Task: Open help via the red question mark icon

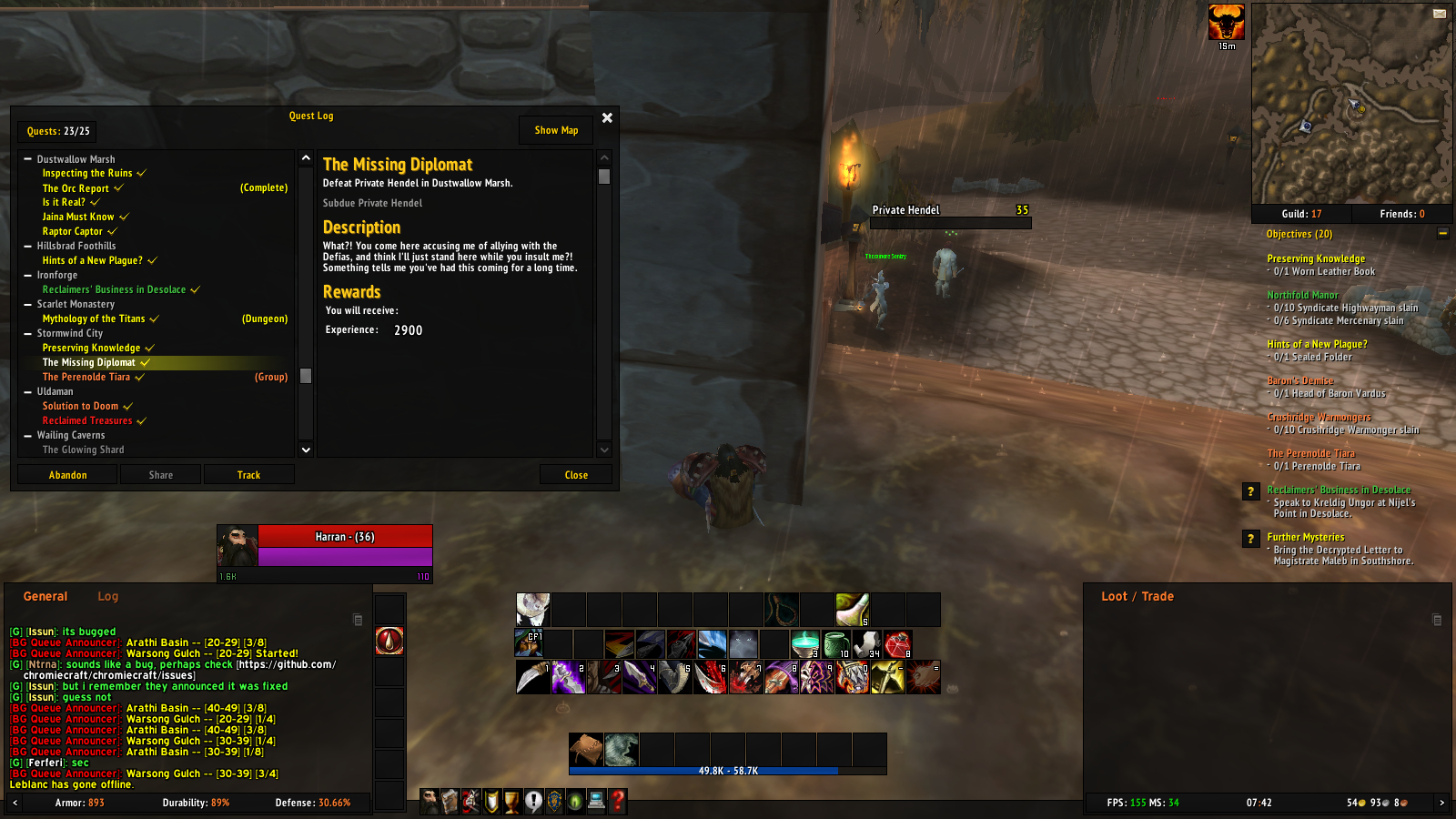Action: (x=618, y=803)
